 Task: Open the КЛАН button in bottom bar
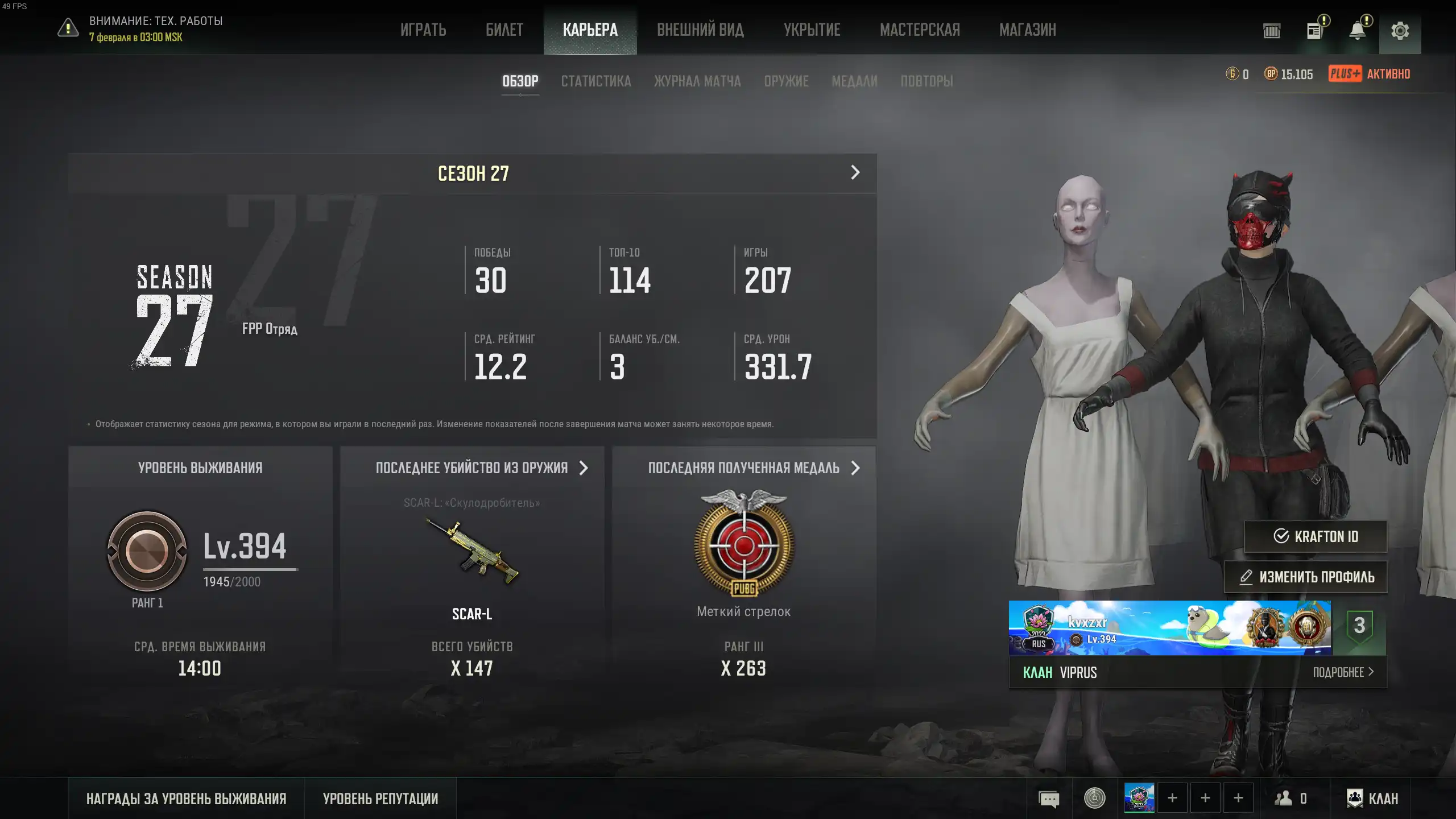pyautogui.click(x=1372, y=799)
